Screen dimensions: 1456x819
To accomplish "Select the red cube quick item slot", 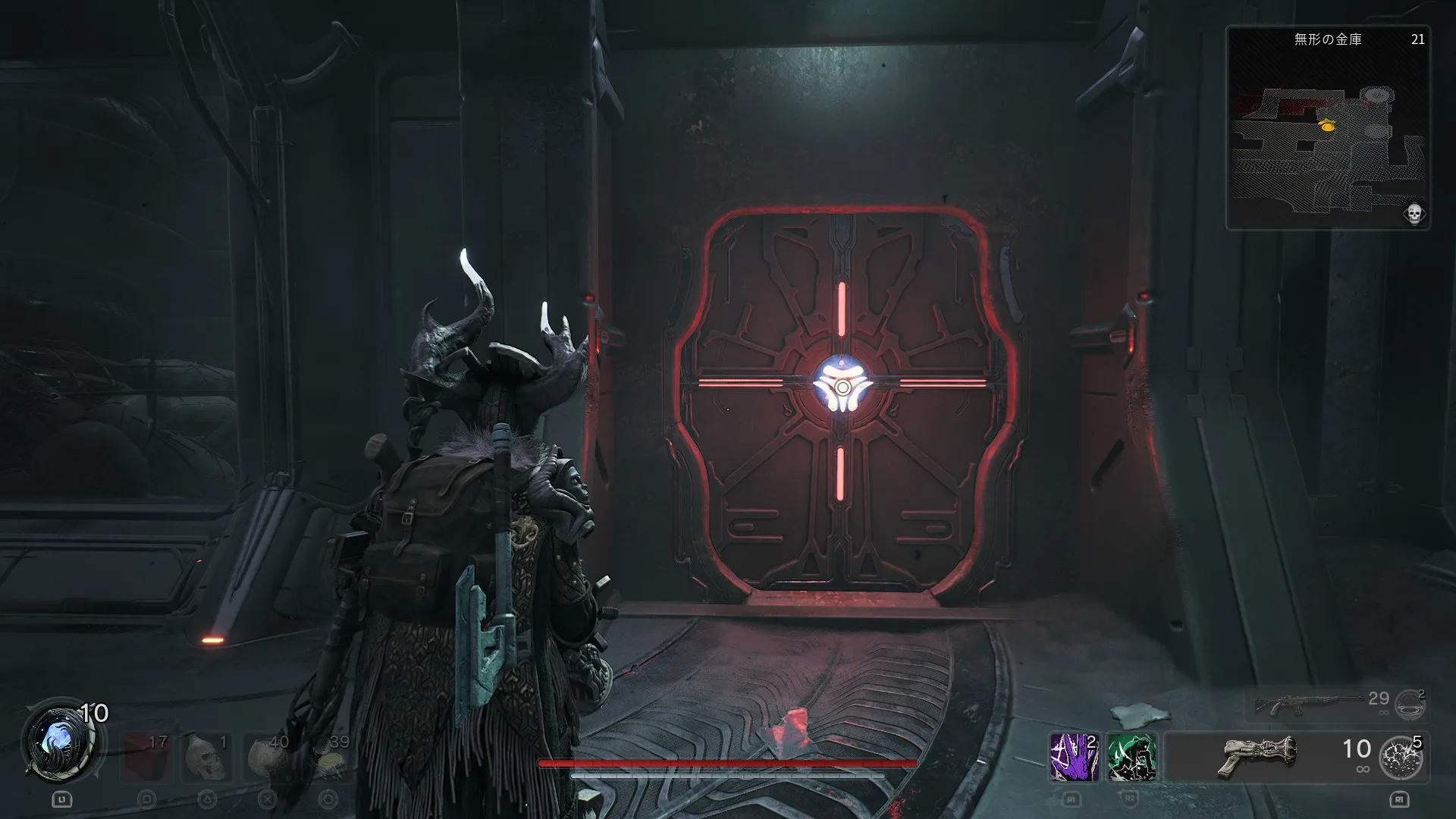I will (x=146, y=756).
